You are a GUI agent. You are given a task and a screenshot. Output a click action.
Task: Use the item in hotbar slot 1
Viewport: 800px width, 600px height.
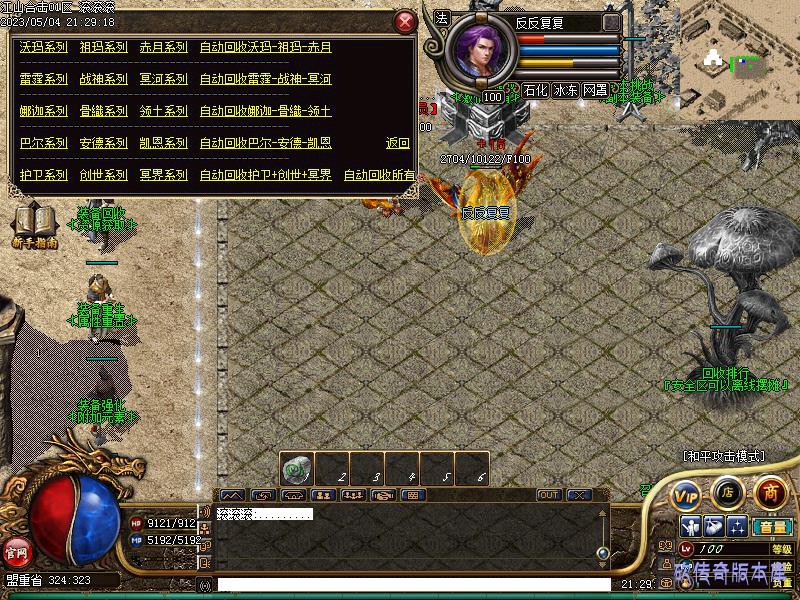point(296,469)
